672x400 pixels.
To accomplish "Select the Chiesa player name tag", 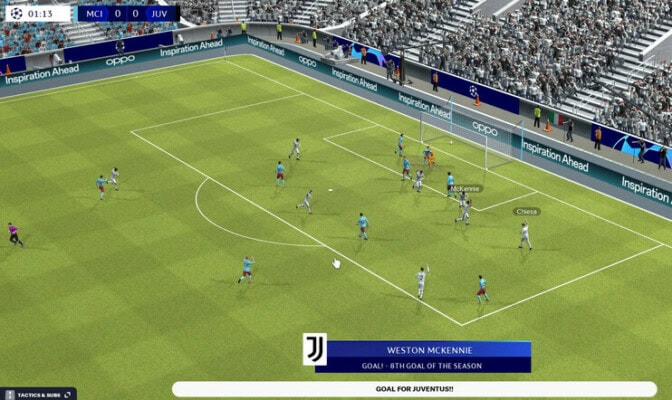I will point(526,211).
